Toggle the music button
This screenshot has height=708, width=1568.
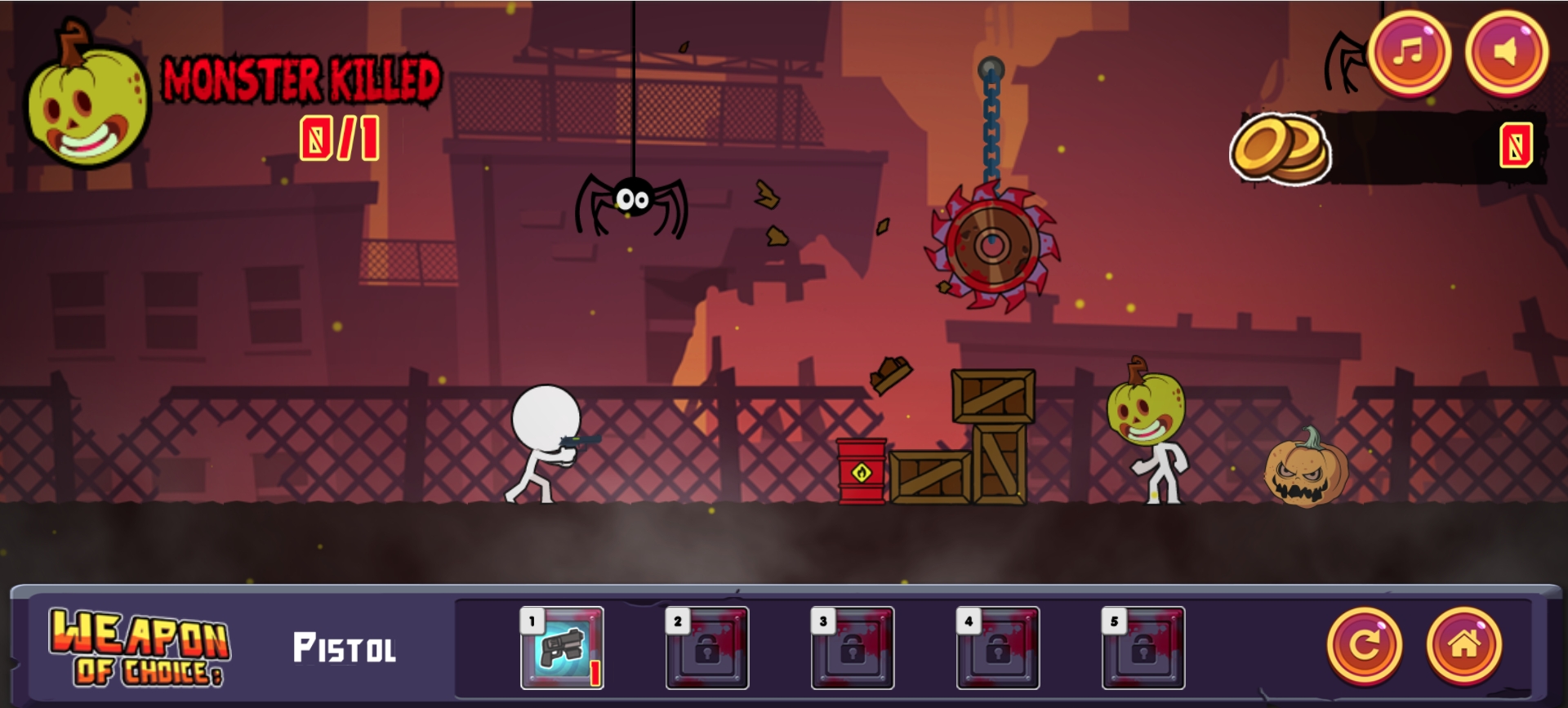[x=1409, y=52]
